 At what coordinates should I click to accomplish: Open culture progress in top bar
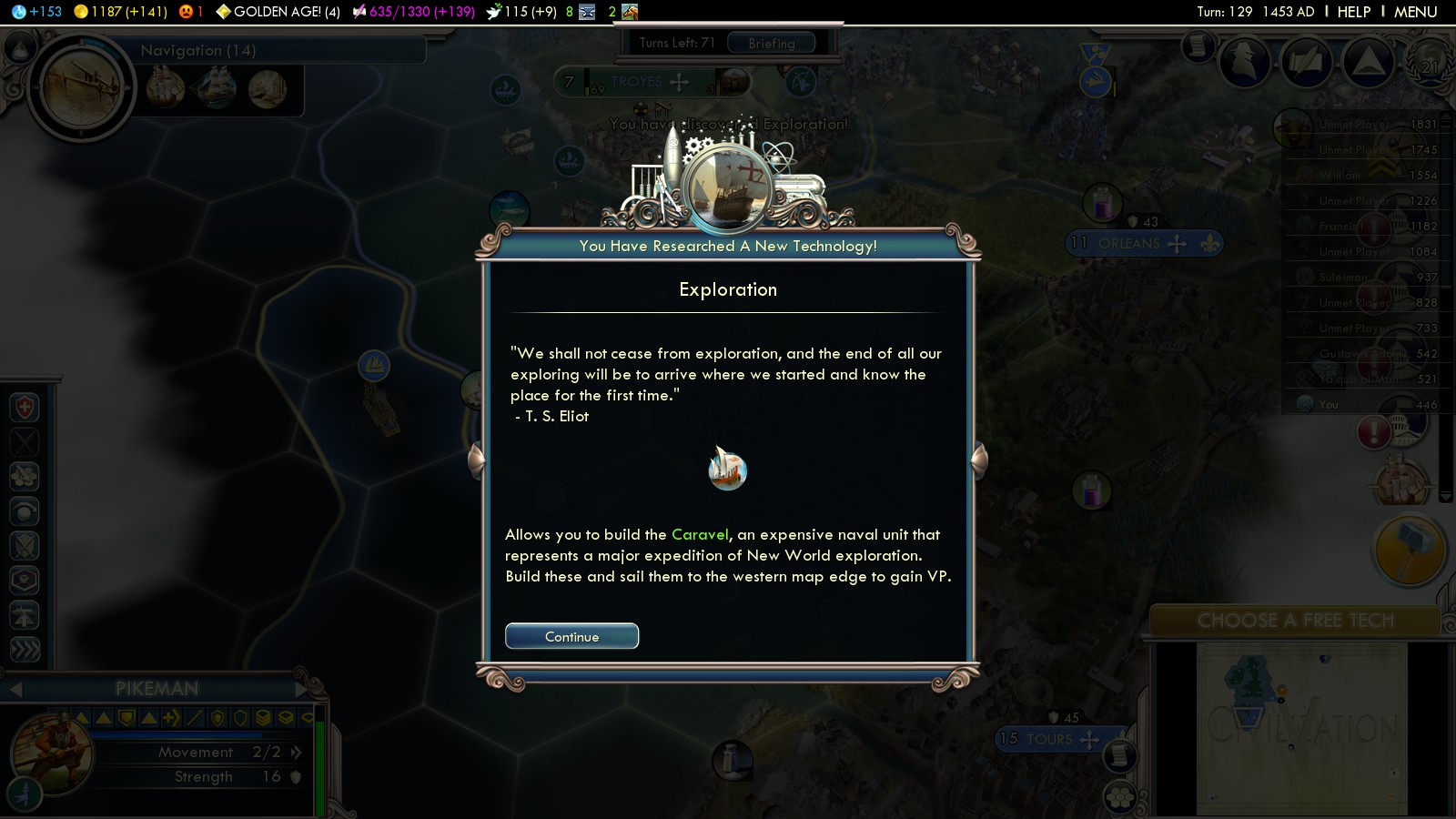click(414, 12)
